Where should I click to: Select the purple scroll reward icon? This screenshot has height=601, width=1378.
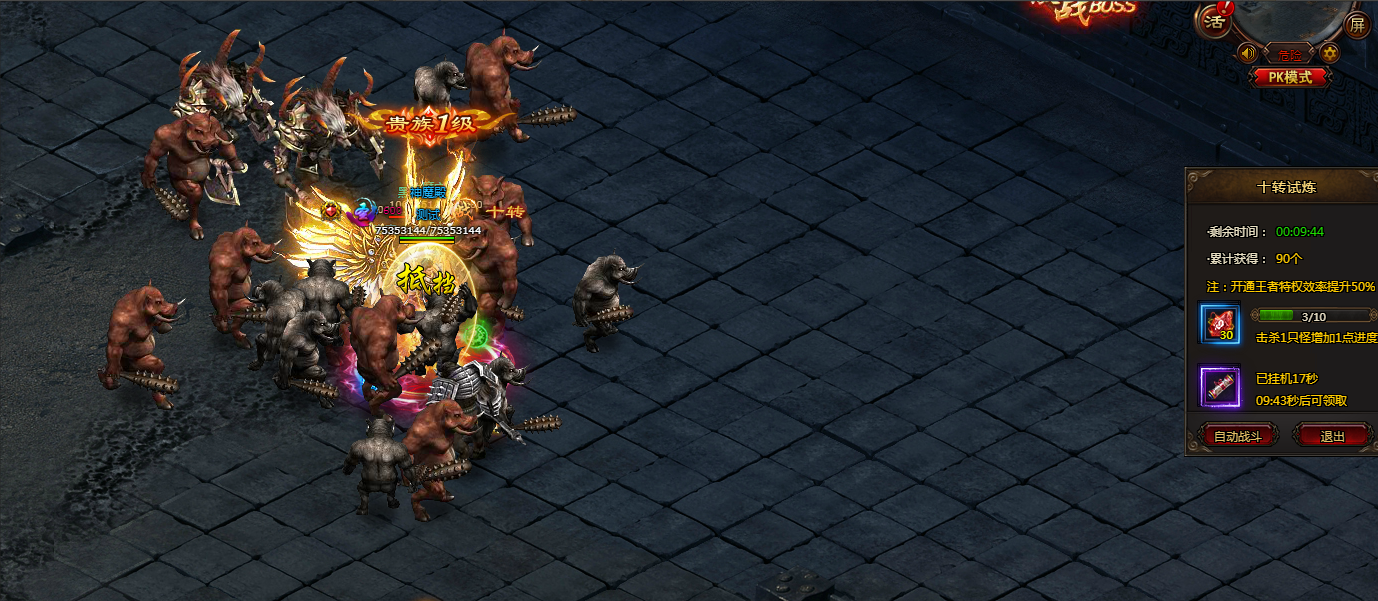1220,386
